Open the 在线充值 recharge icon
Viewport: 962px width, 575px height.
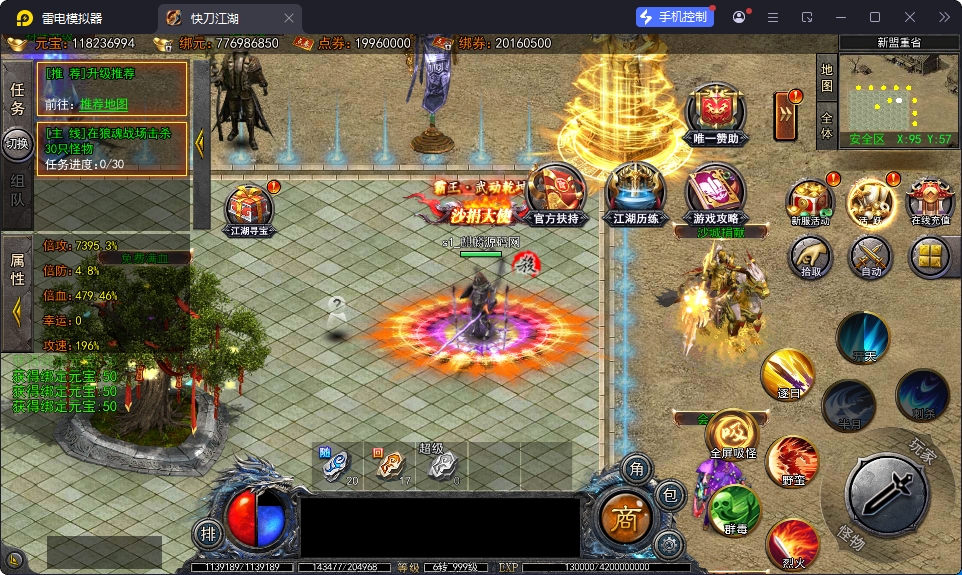[x=930, y=200]
